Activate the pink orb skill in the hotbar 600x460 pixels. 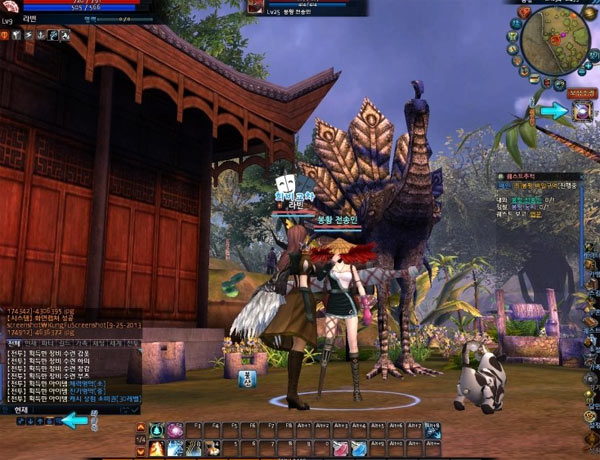pyautogui.click(x=175, y=430)
